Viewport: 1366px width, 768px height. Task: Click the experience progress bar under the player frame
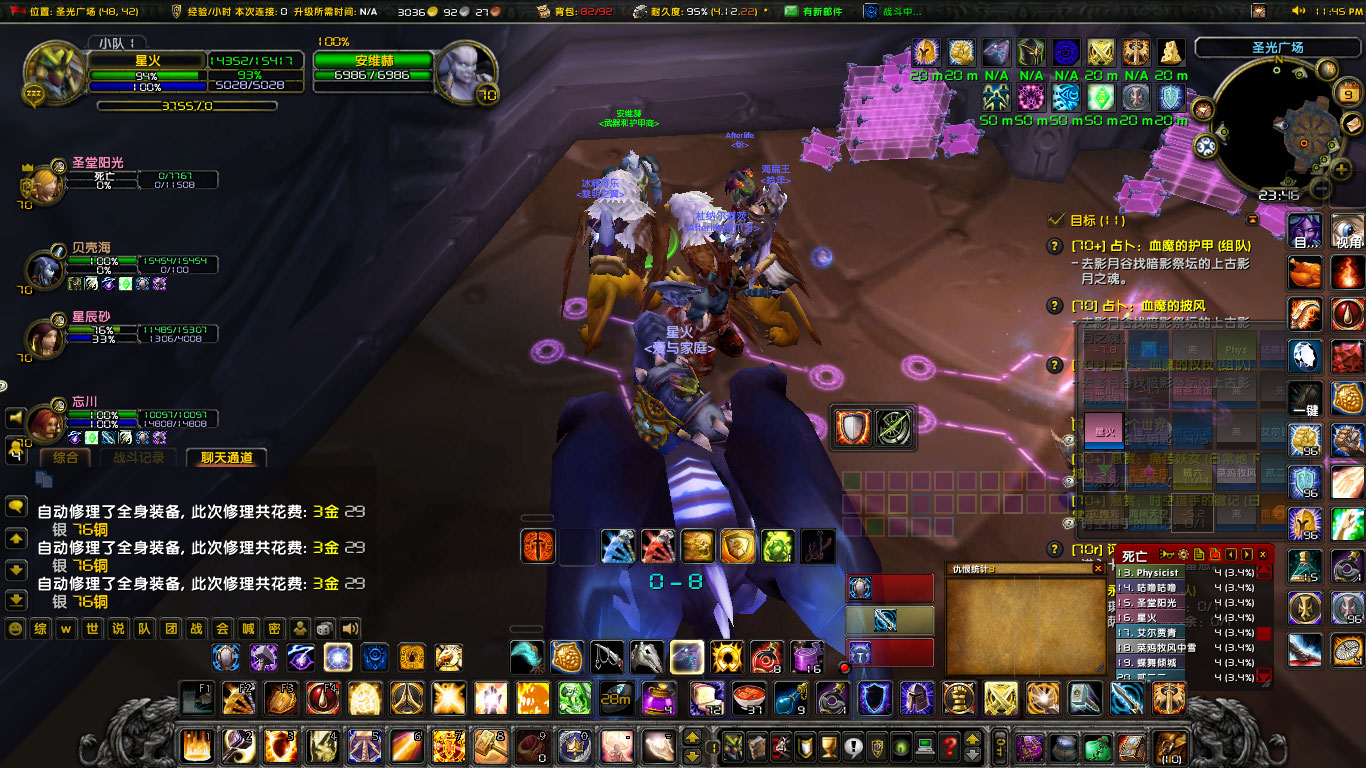pos(186,106)
